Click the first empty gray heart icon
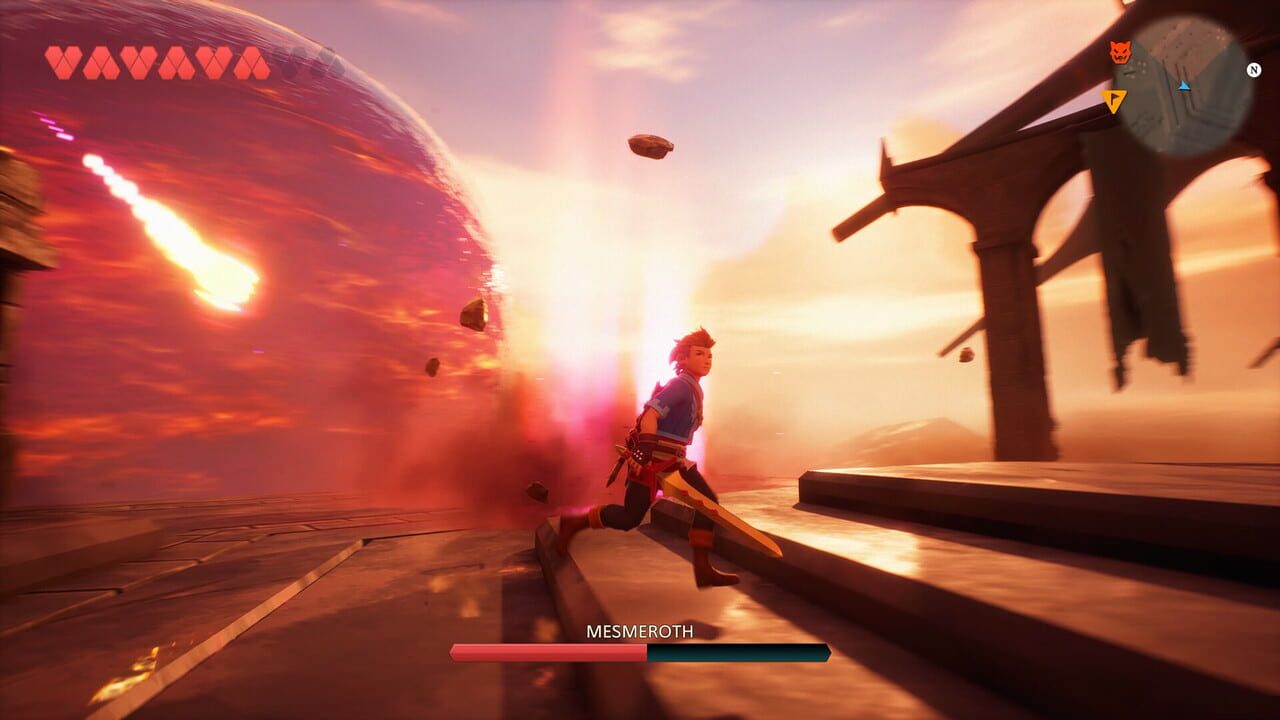1280x720 pixels. [x=288, y=55]
